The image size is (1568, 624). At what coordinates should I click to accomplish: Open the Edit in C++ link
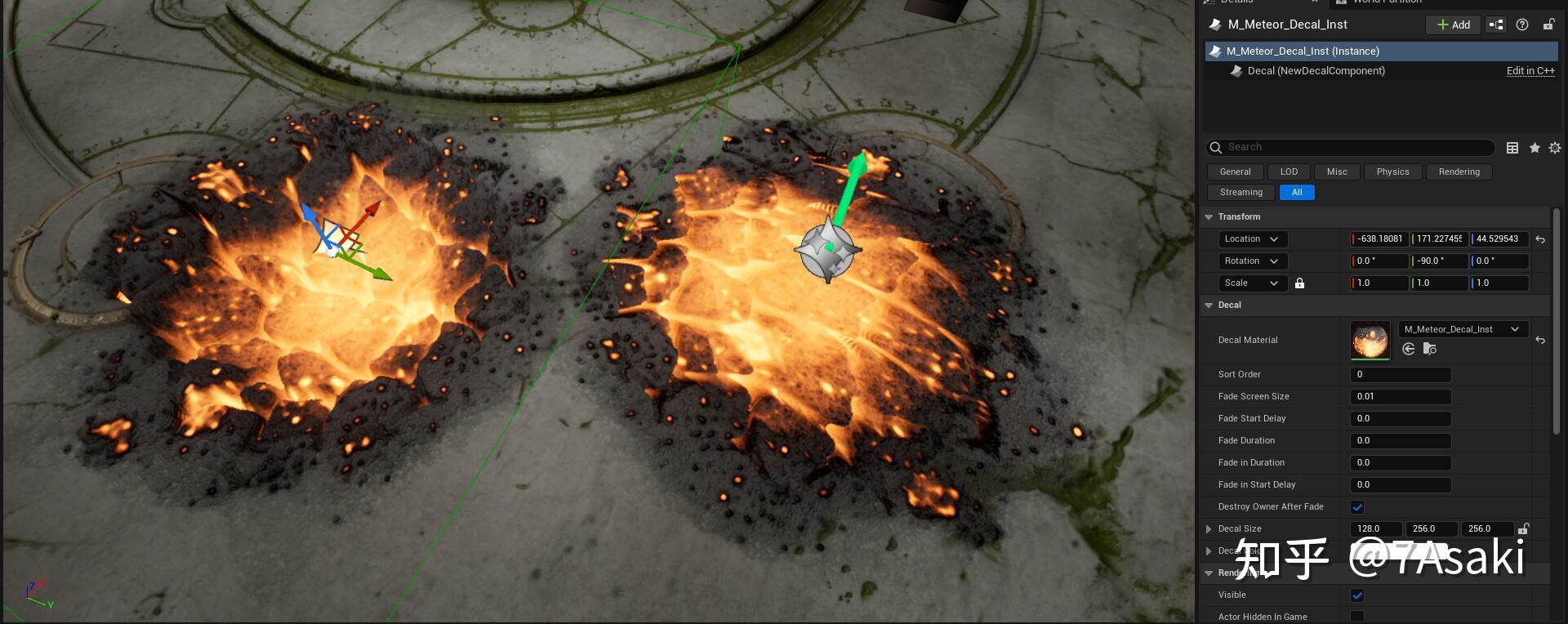[x=1530, y=71]
